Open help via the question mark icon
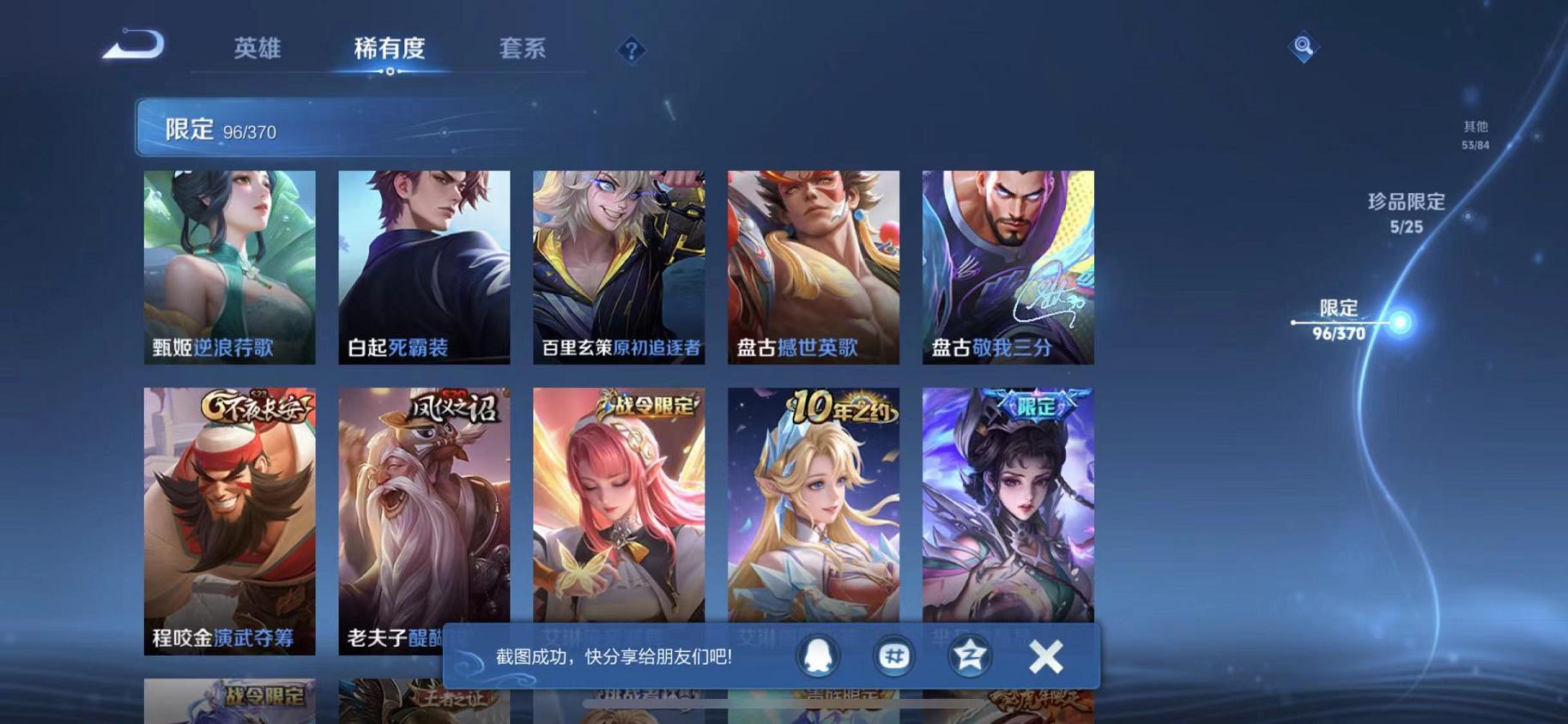 click(x=631, y=49)
